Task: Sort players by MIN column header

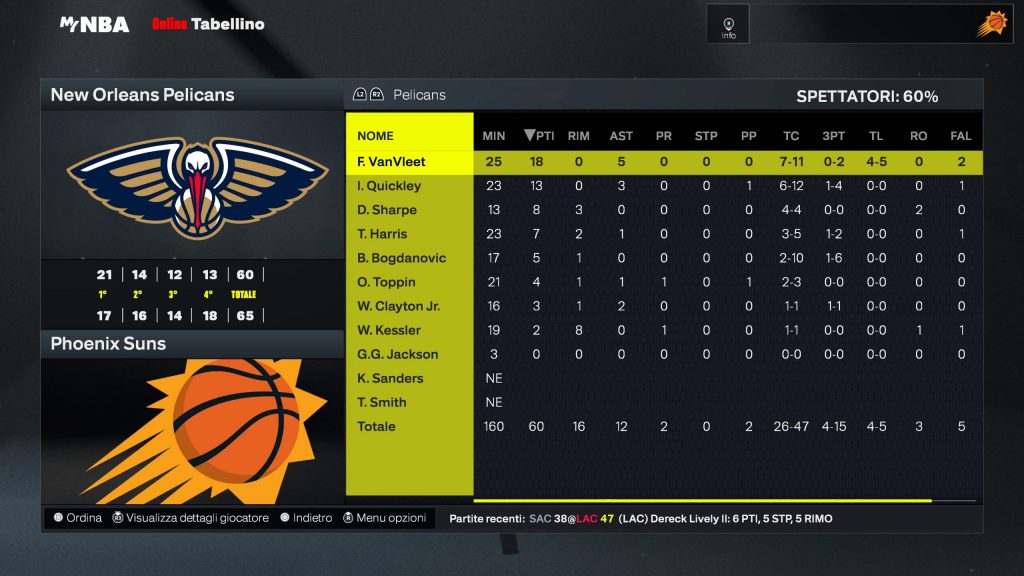Action: pyautogui.click(x=494, y=136)
